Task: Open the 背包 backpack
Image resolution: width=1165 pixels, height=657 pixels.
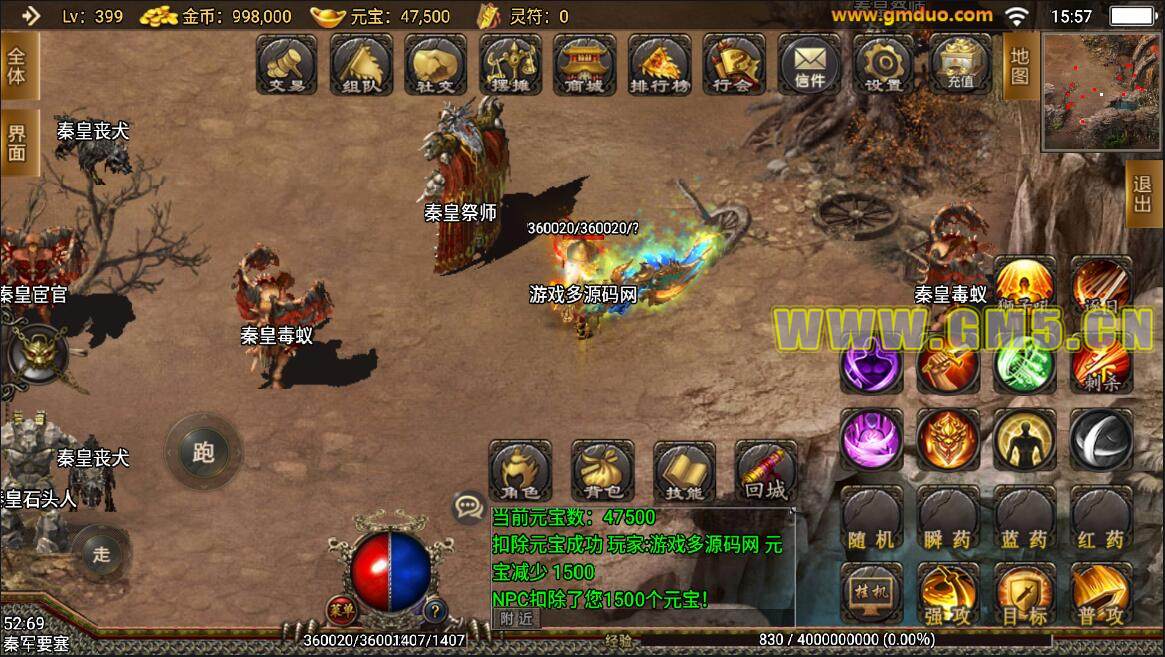Action: coord(602,472)
